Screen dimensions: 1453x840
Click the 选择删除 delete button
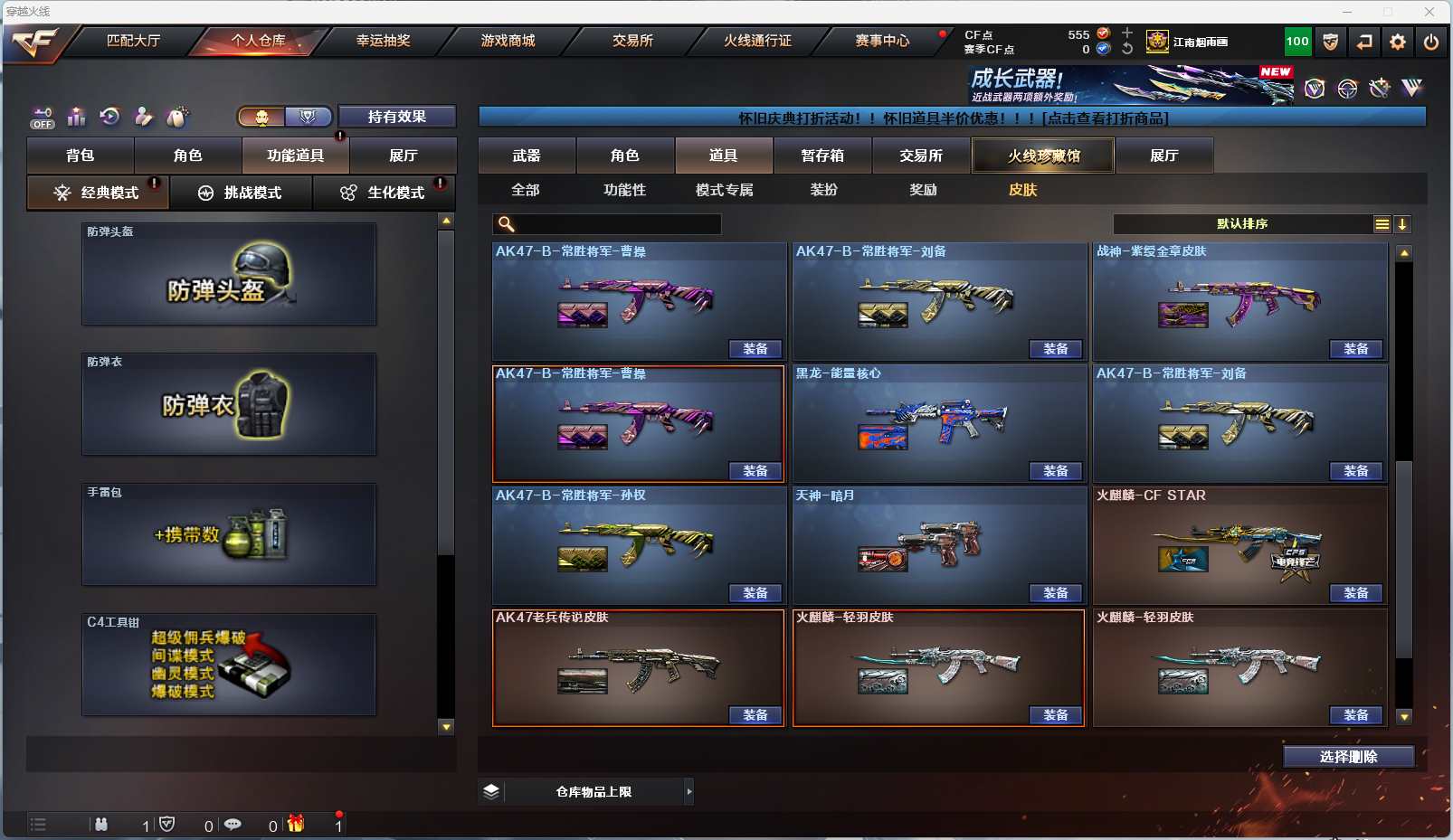[x=1348, y=757]
